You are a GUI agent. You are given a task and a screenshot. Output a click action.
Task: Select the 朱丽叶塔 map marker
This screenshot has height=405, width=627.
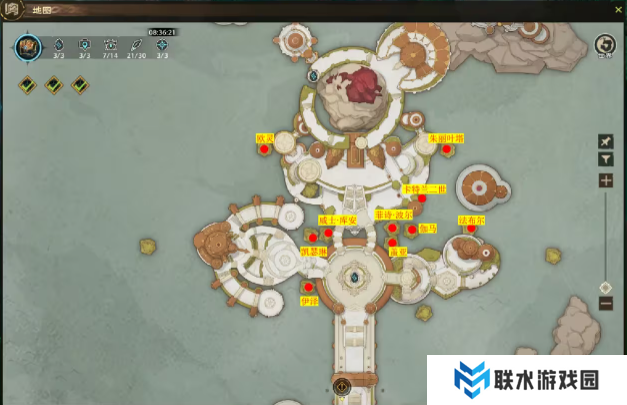point(446,149)
